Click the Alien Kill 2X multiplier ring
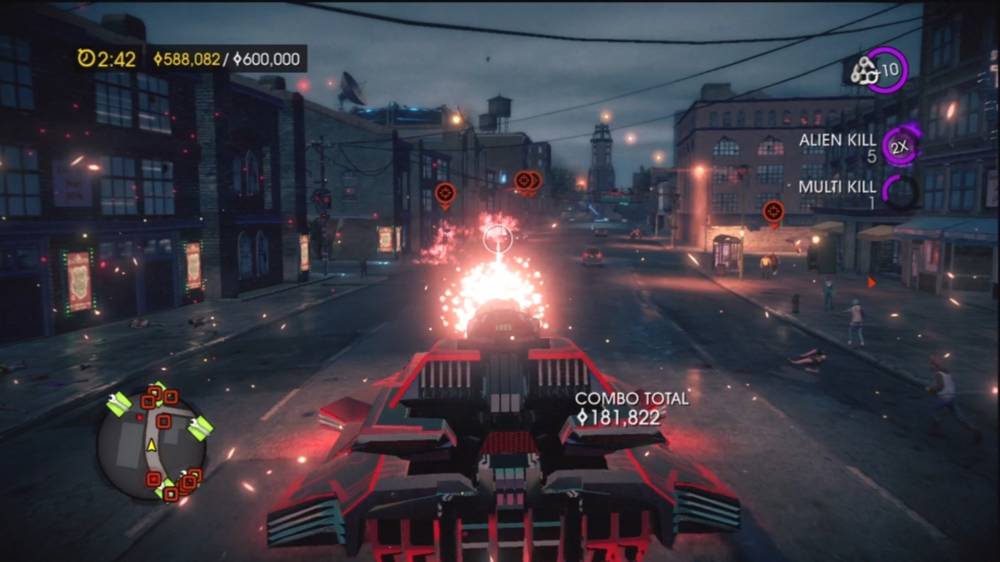 [901, 146]
